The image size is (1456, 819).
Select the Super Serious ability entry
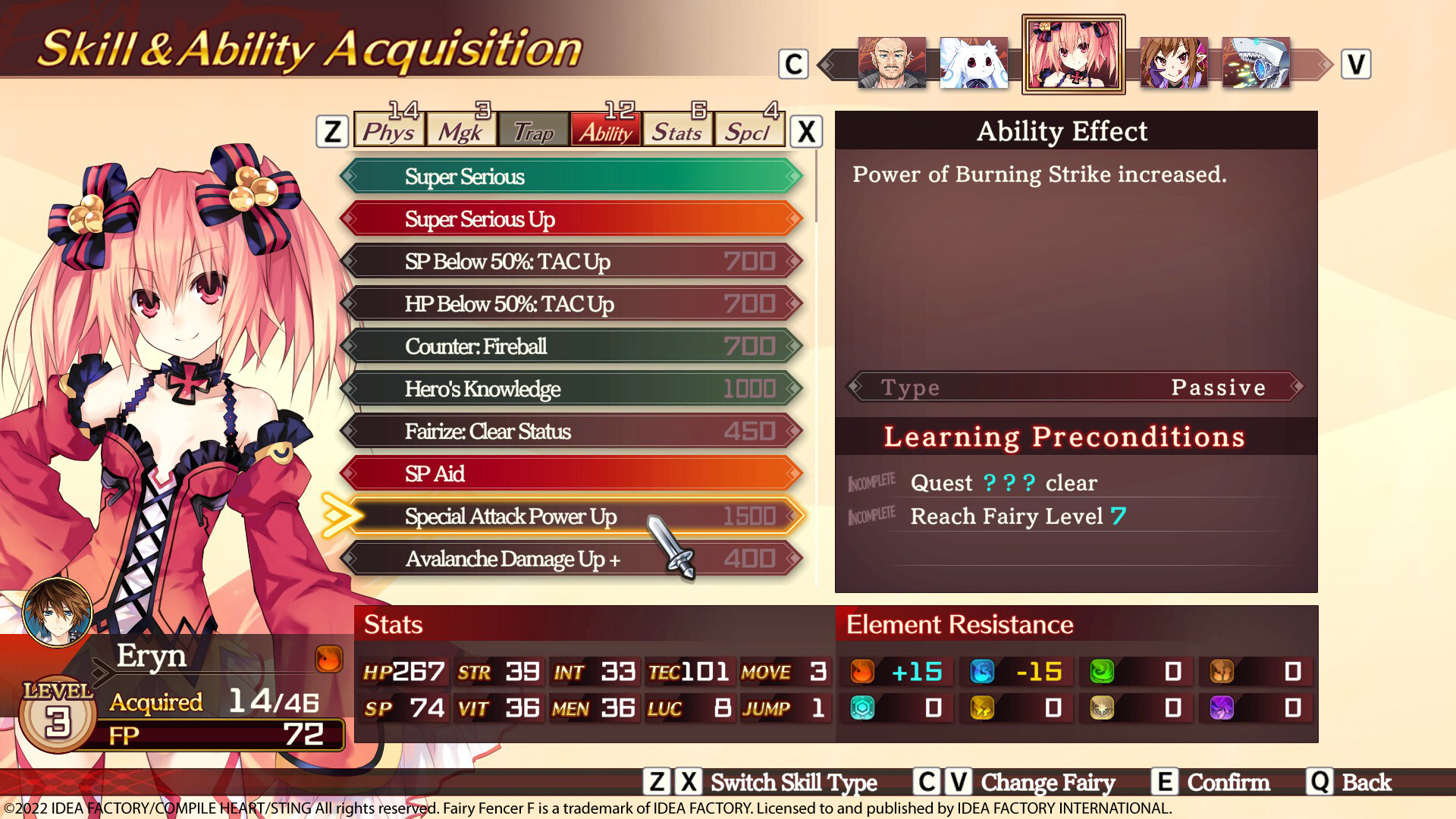569,177
